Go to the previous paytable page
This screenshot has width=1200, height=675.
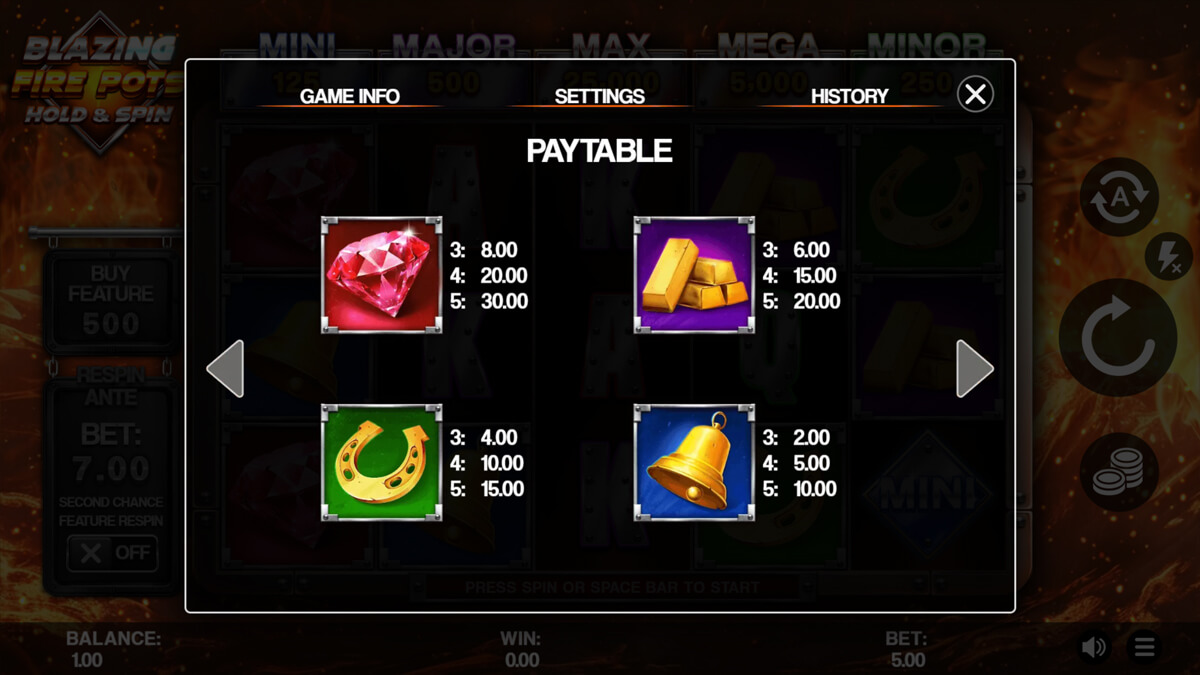point(225,369)
